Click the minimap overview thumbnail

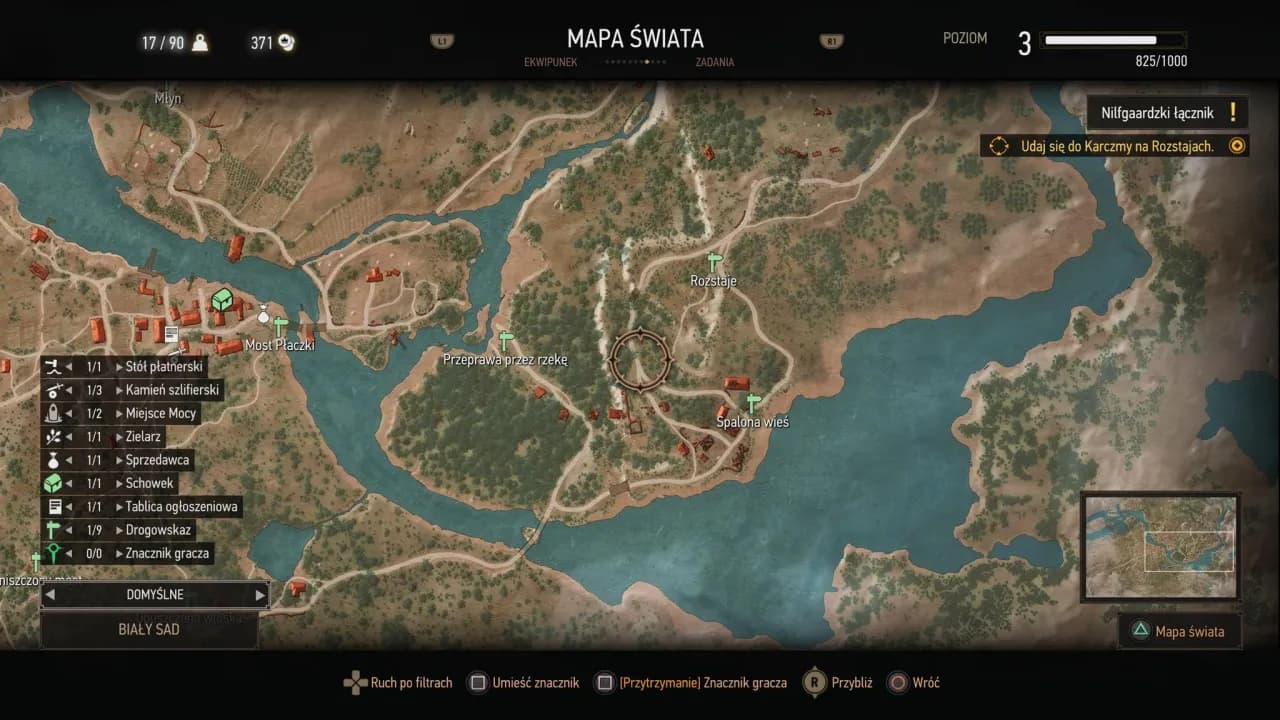tap(1160, 544)
